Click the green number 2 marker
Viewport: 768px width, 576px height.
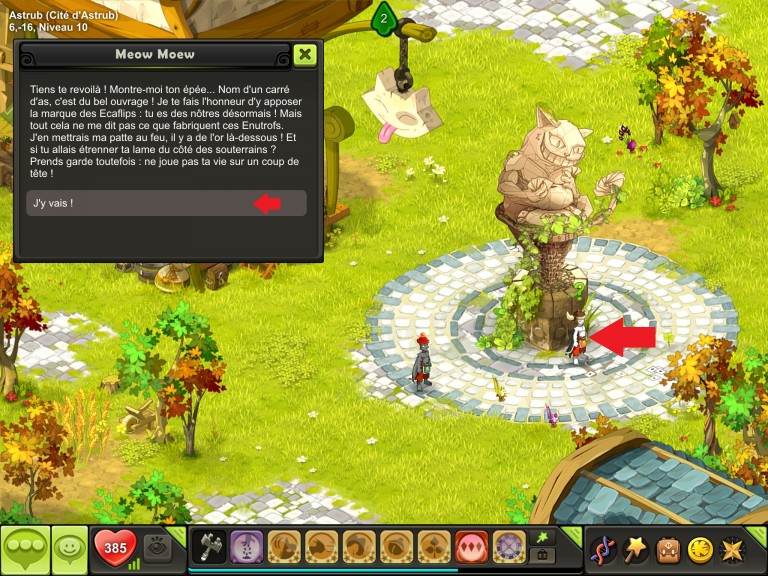[383, 17]
